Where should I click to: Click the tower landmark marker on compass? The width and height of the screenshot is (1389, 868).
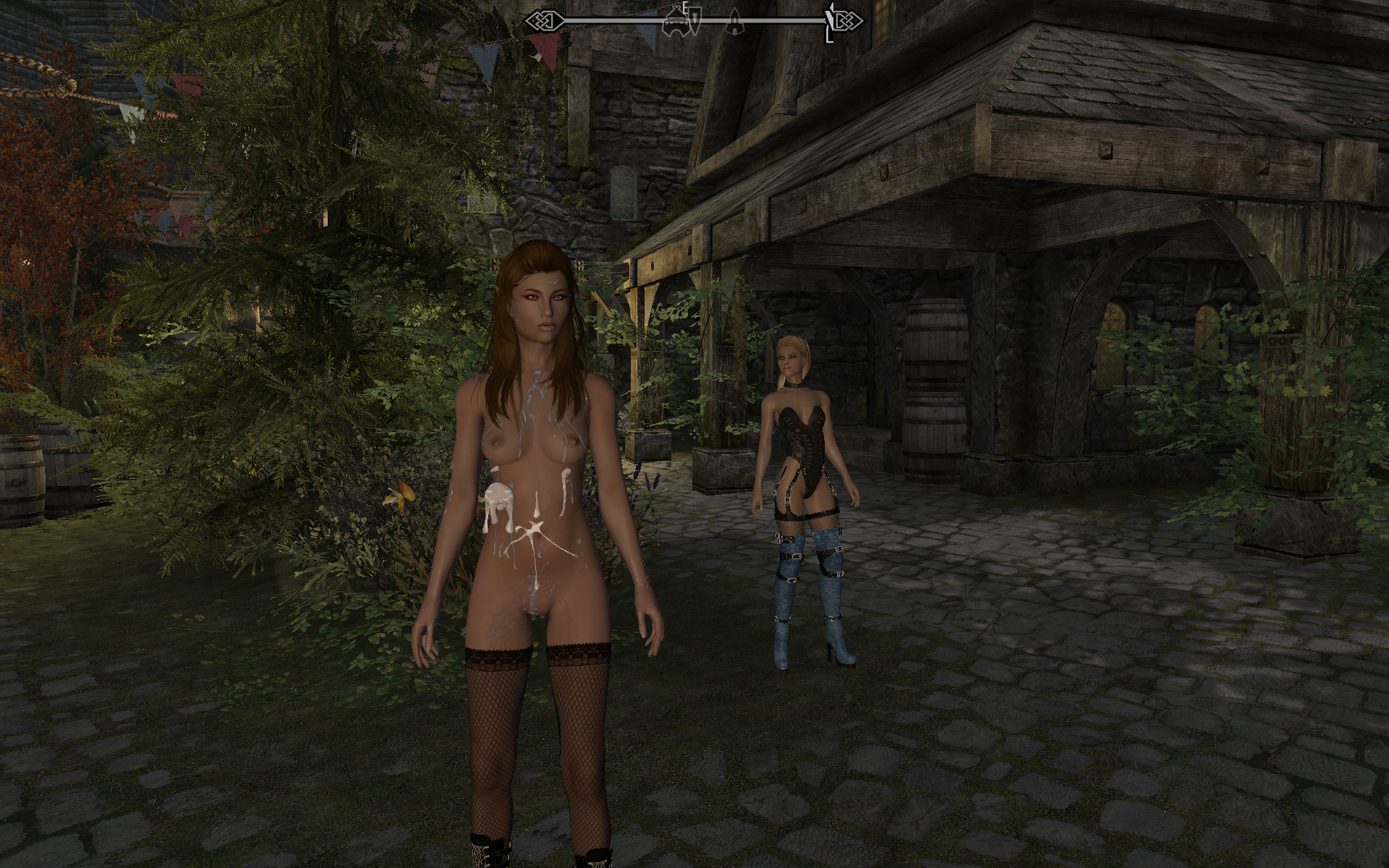coord(734,22)
